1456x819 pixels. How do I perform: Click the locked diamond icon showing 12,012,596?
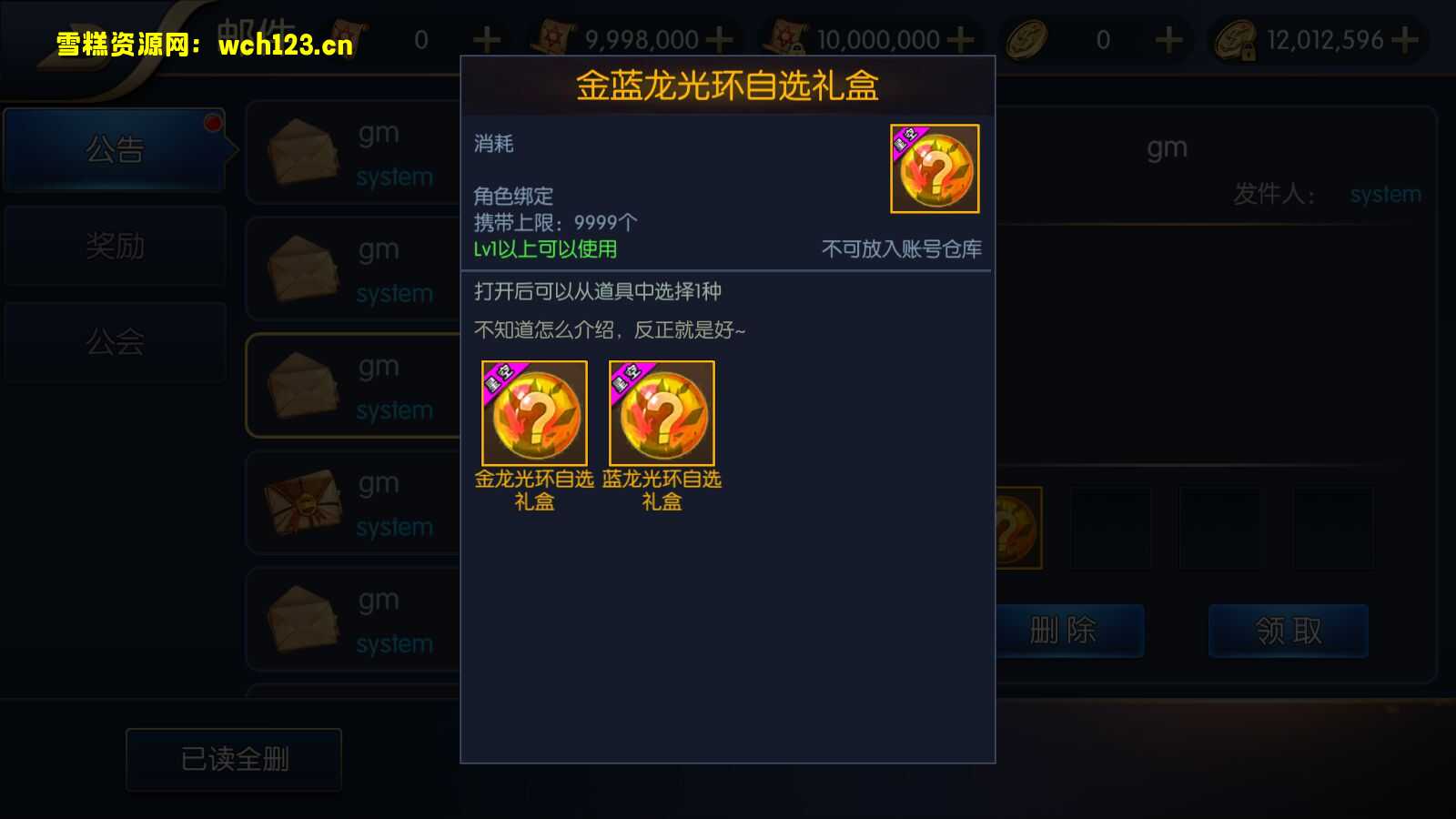pyautogui.click(x=1233, y=38)
